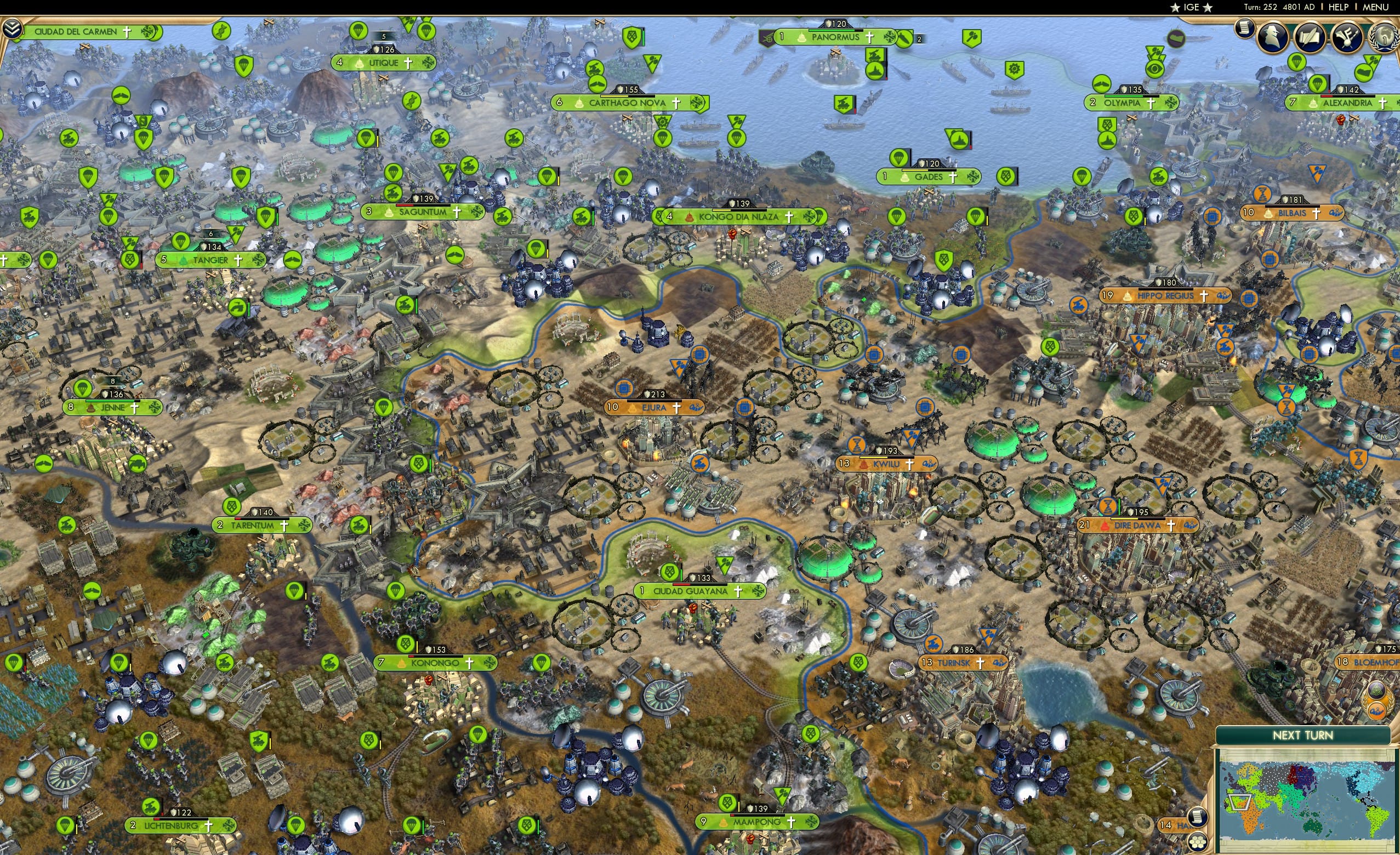Open the Cultural overview music-note icon
The width and height of the screenshot is (1400, 855).
1349,38
